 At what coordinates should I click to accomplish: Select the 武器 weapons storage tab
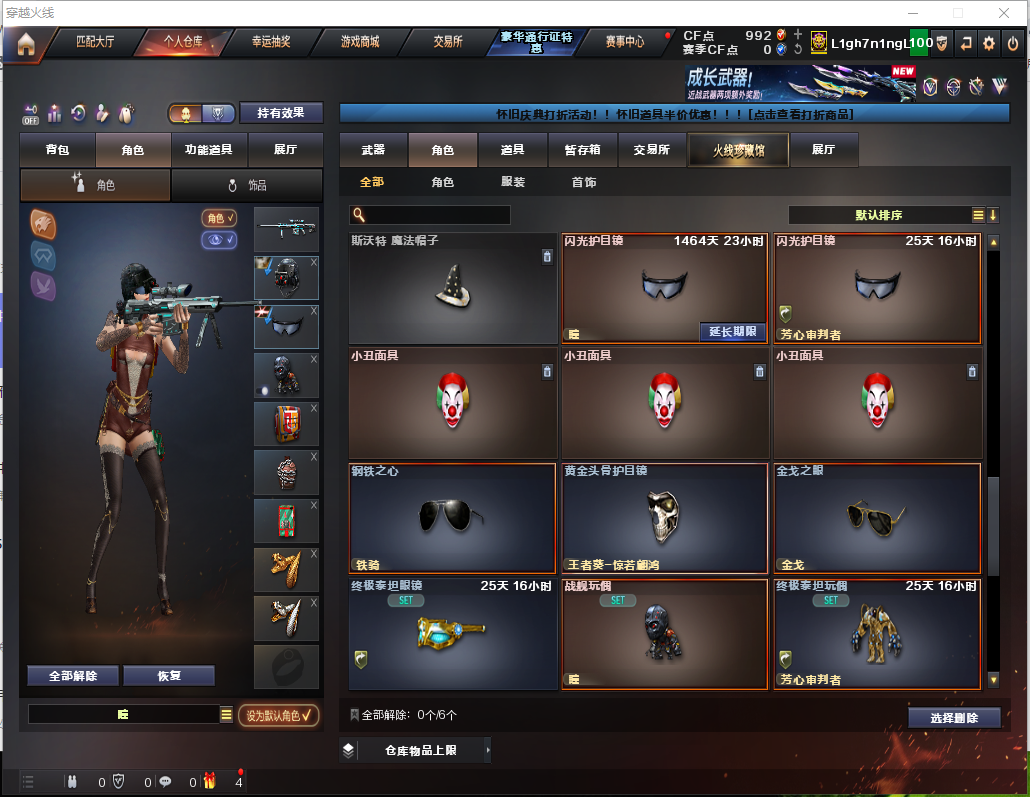tap(373, 150)
